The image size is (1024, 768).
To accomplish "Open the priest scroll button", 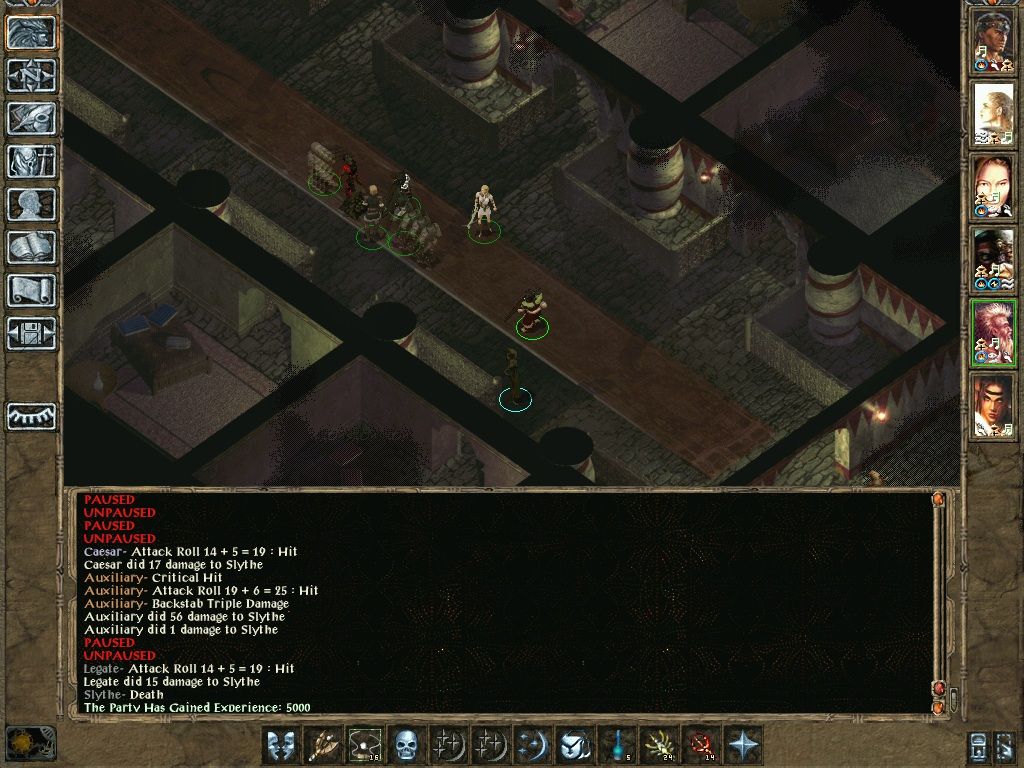I will [31, 290].
